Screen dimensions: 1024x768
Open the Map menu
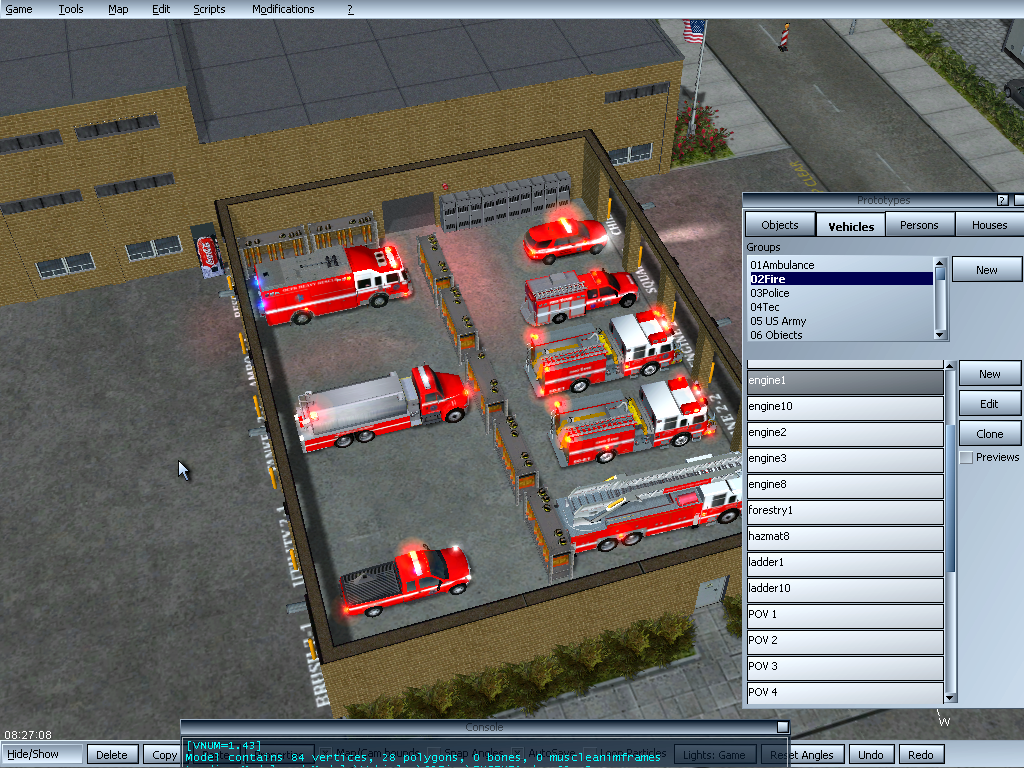118,9
